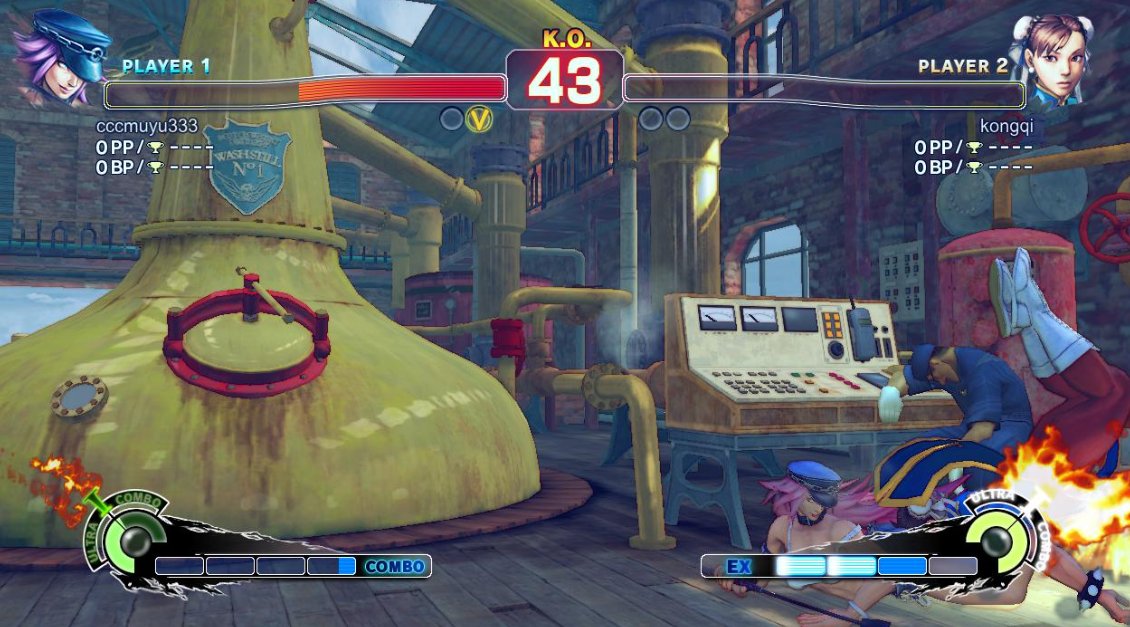Select the cccmuyu333 player name
The image size is (1130, 627).
pos(147,126)
